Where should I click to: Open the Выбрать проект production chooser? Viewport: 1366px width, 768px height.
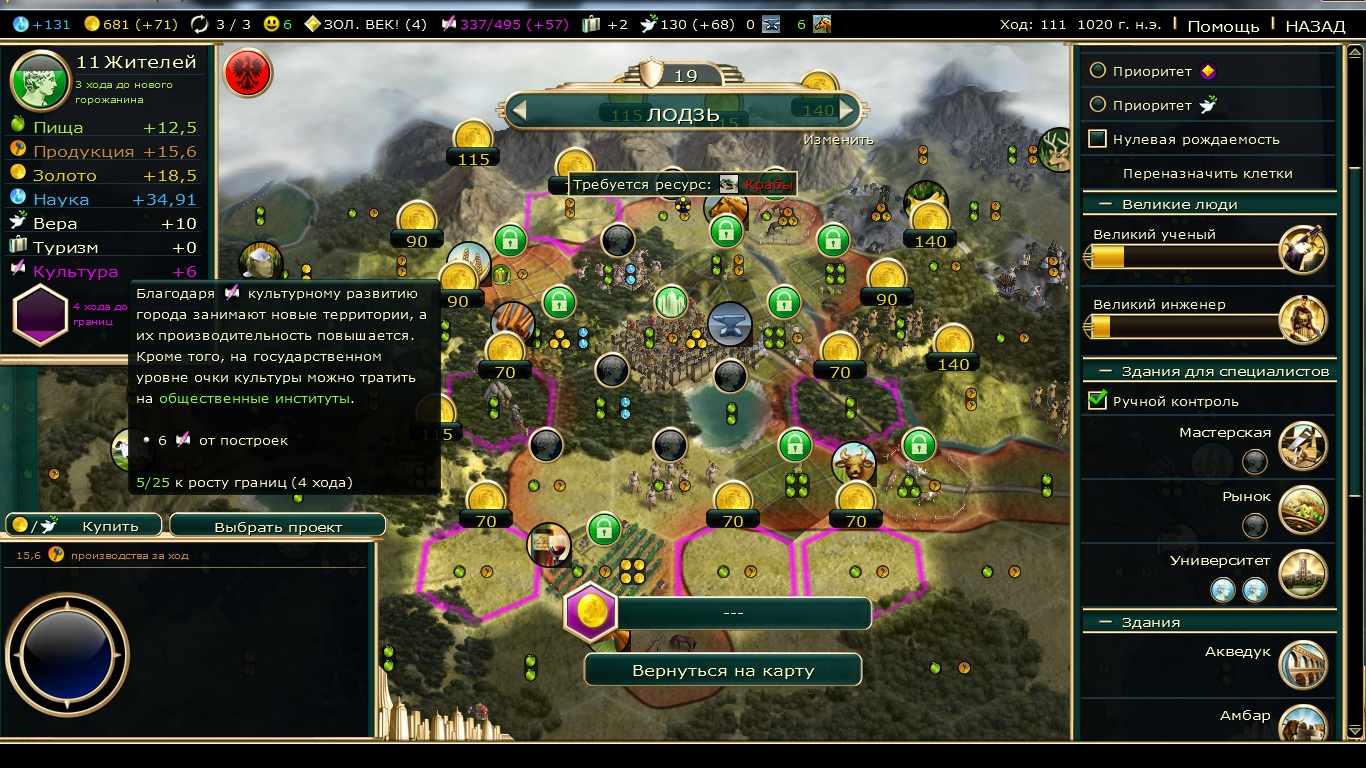tap(278, 526)
